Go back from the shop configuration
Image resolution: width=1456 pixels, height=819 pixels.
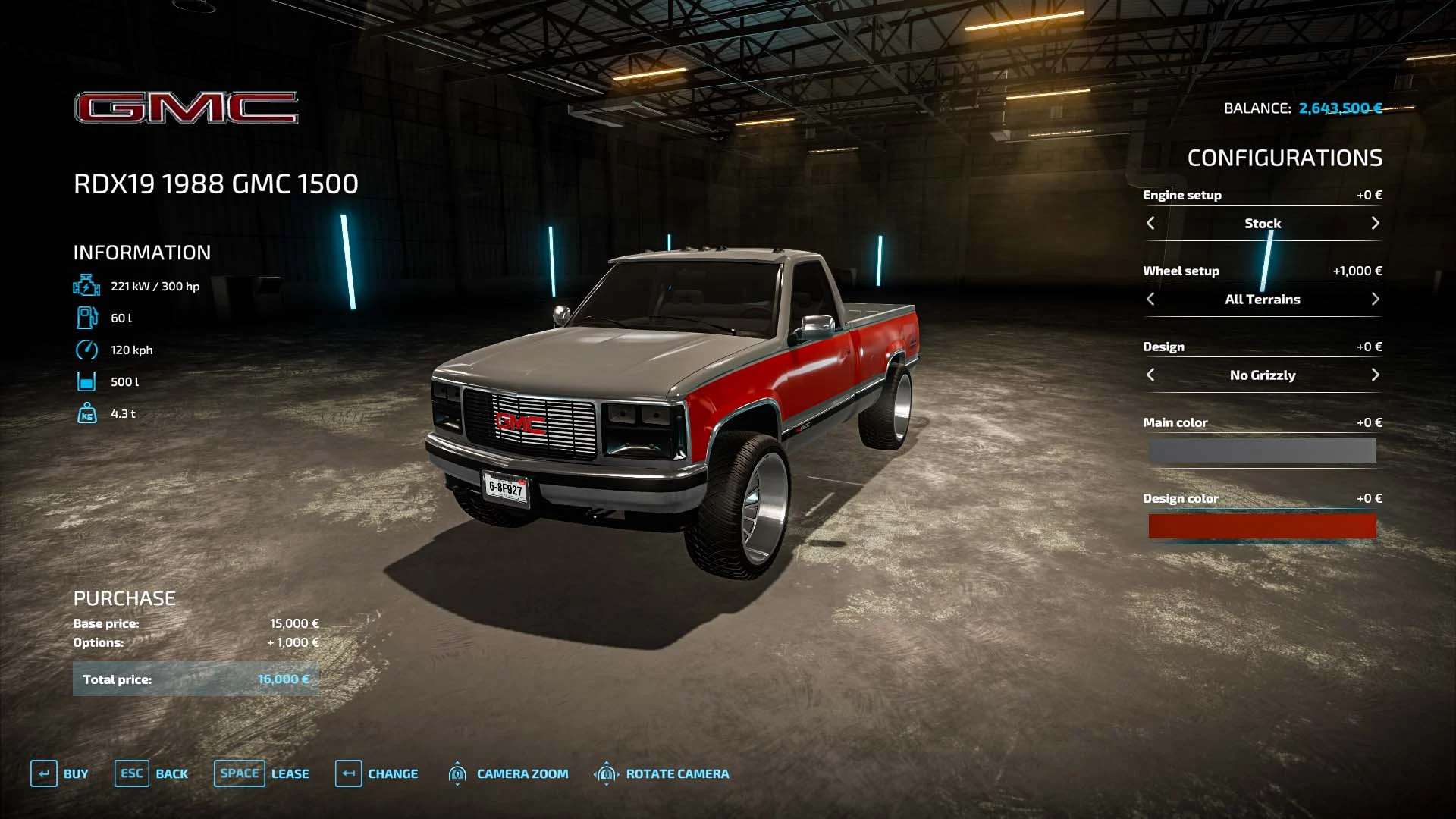[152, 773]
